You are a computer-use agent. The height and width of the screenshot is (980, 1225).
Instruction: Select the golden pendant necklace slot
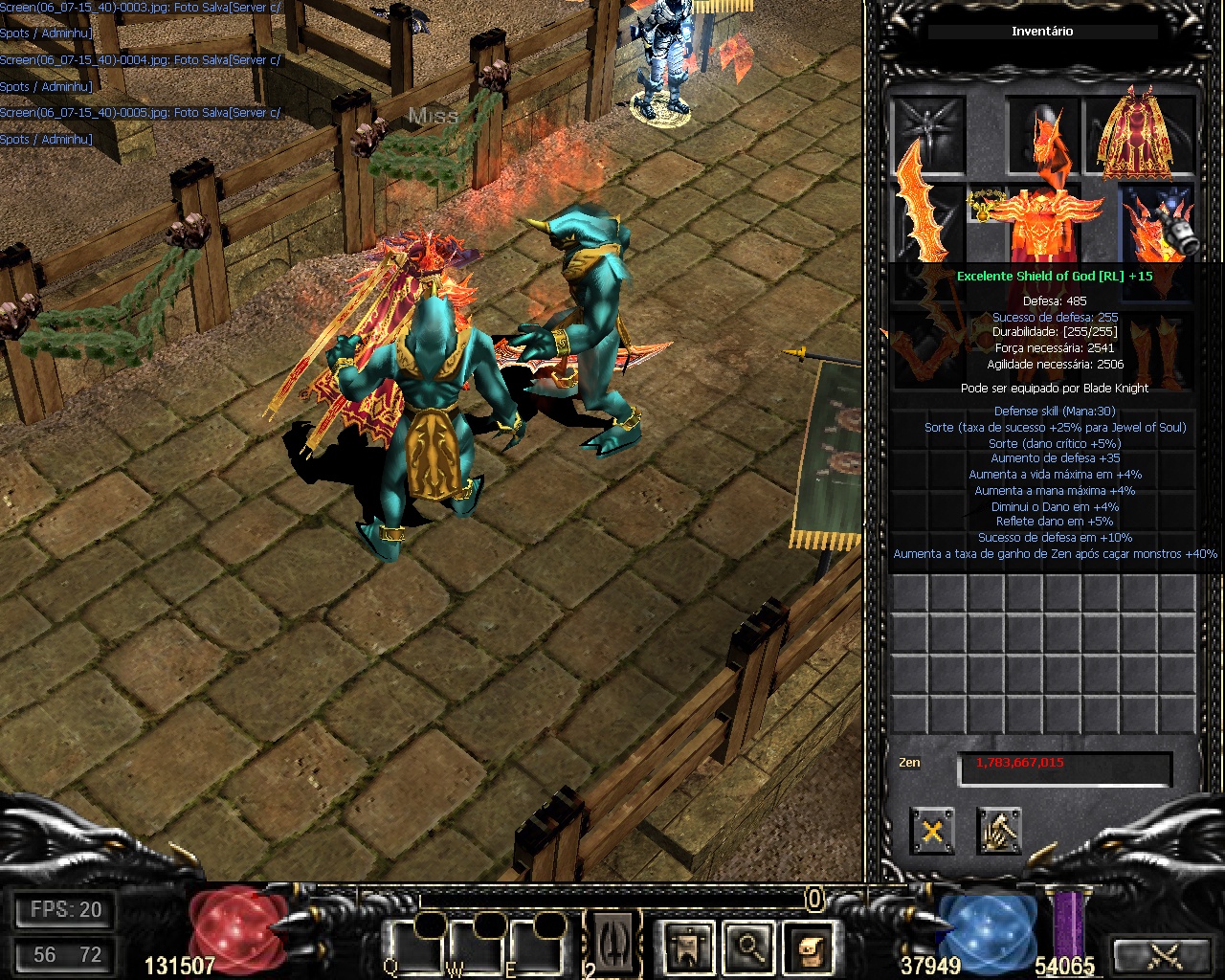(985, 204)
